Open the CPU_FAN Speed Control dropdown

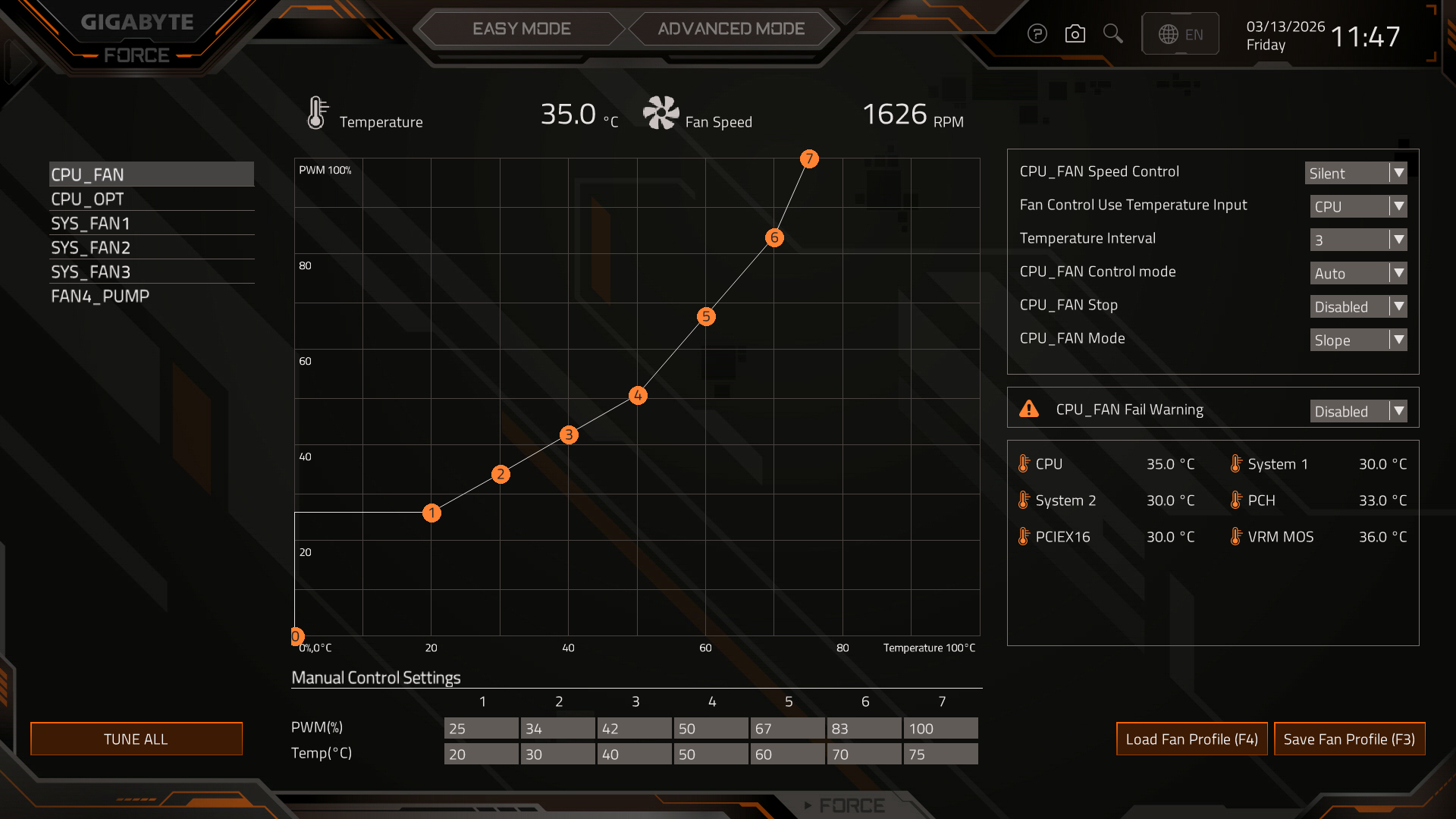[1356, 173]
